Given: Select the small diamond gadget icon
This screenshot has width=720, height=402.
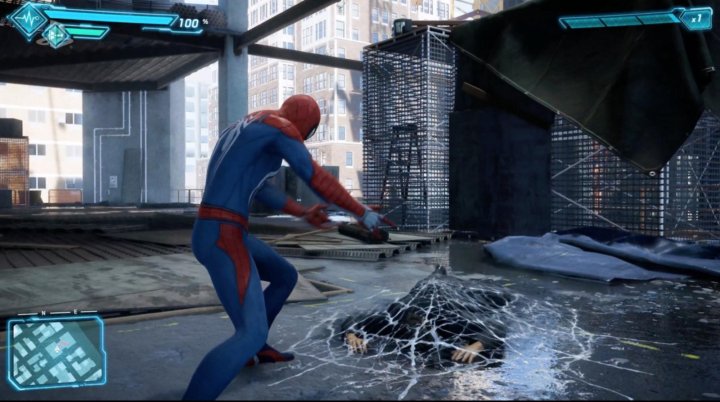Looking at the screenshot, I should coord(56,35).
